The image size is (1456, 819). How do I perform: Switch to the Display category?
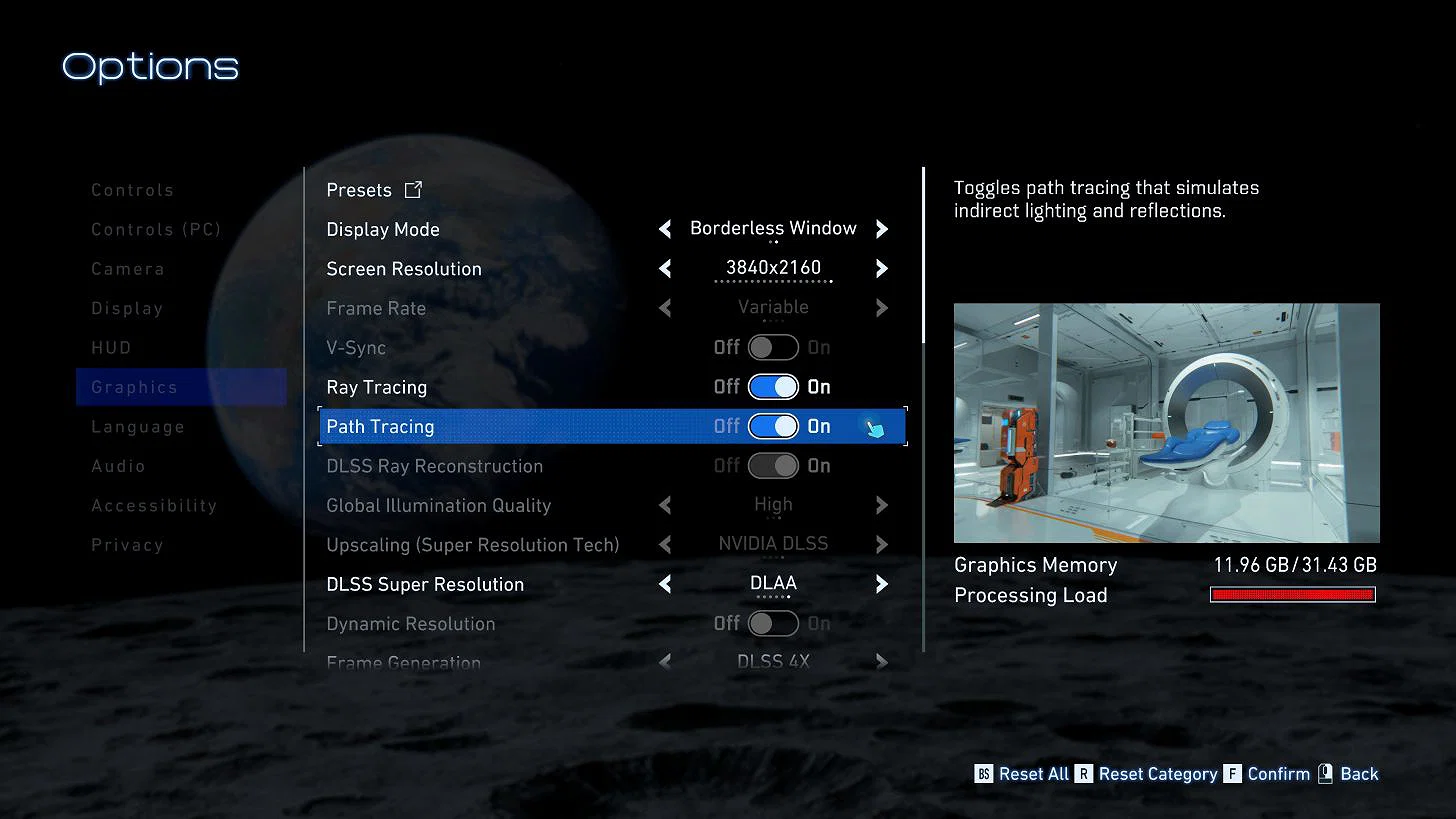[127, 308]
